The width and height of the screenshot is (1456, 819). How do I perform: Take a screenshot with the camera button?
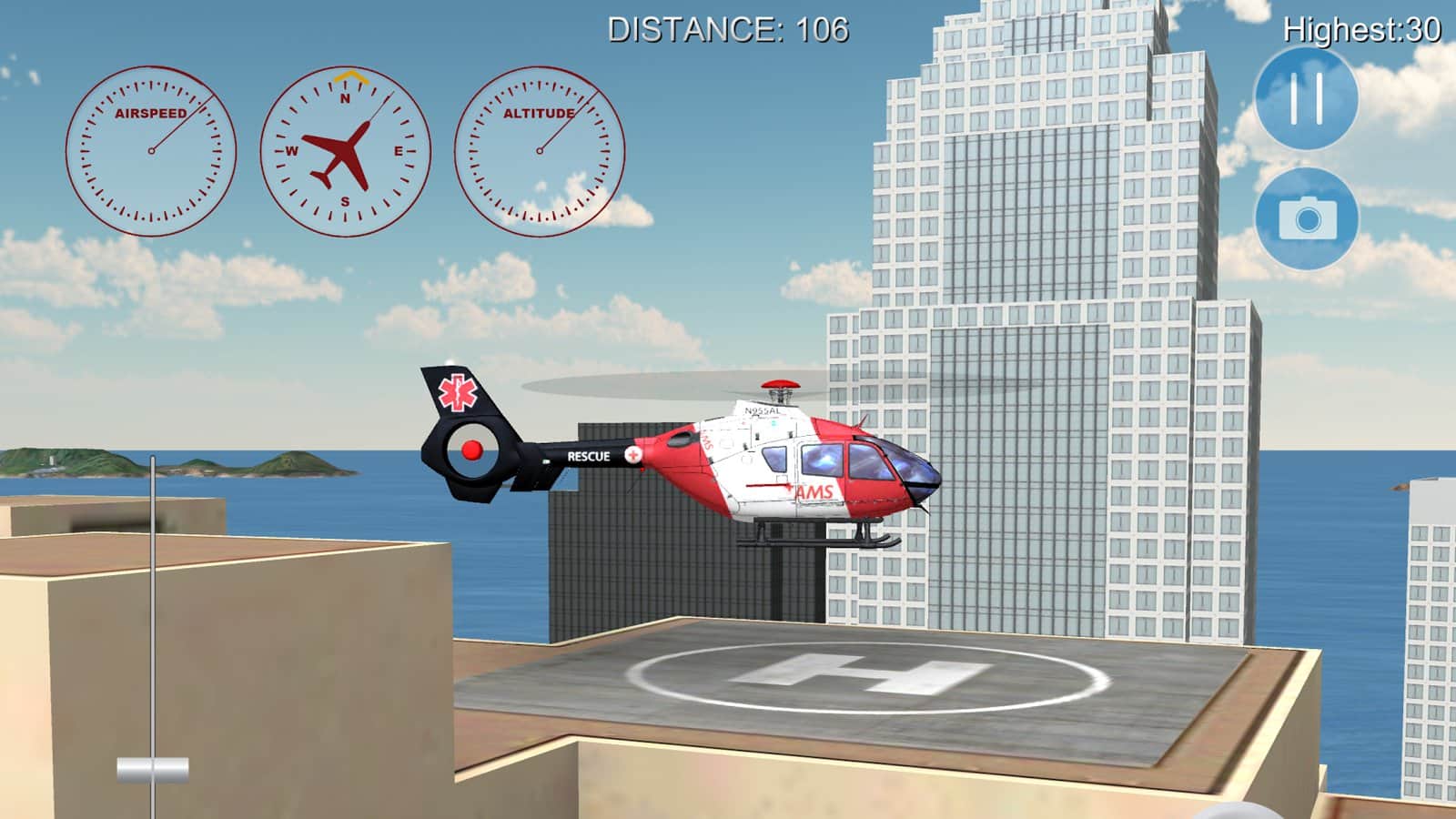click(x=1307, y=218)
